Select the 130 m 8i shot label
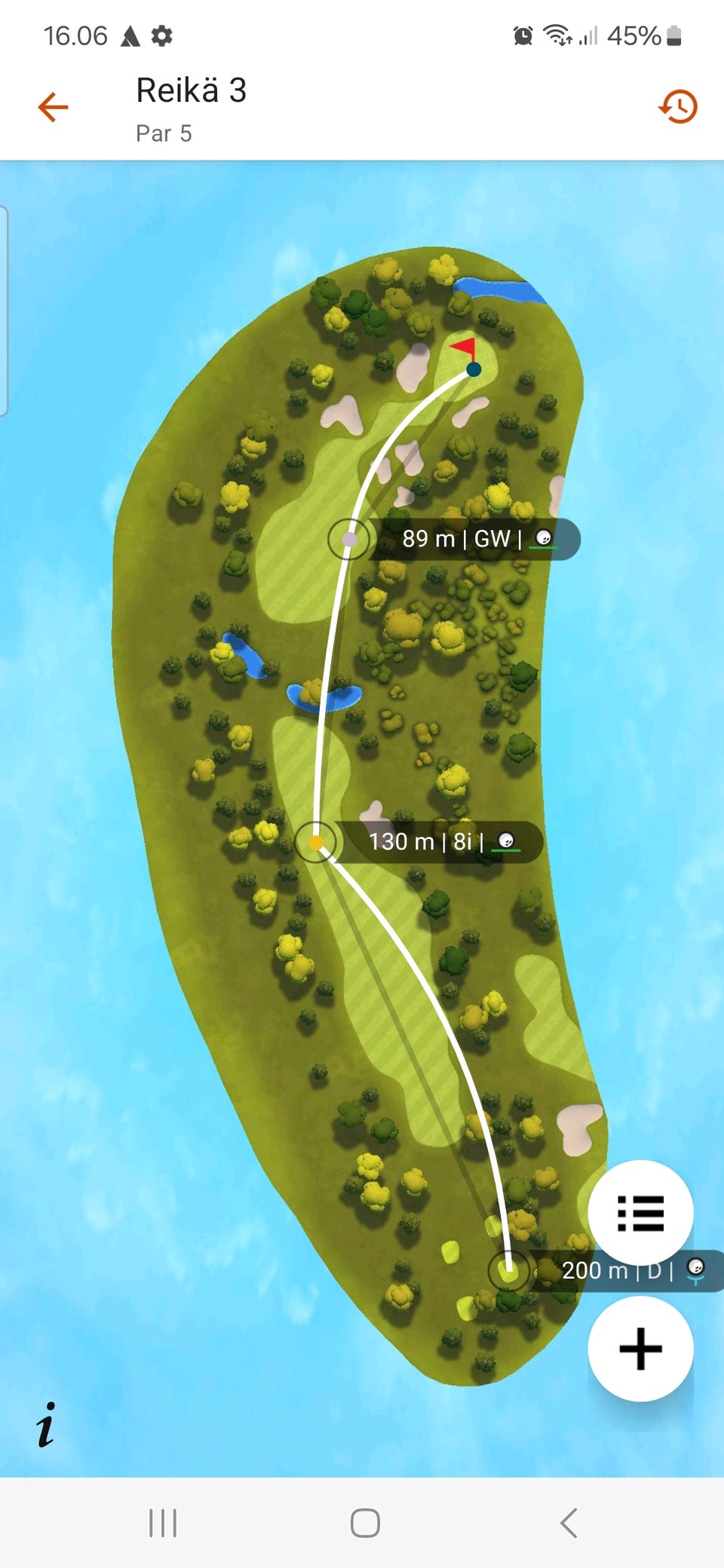 pyautogui.click(x=437, y=841)
